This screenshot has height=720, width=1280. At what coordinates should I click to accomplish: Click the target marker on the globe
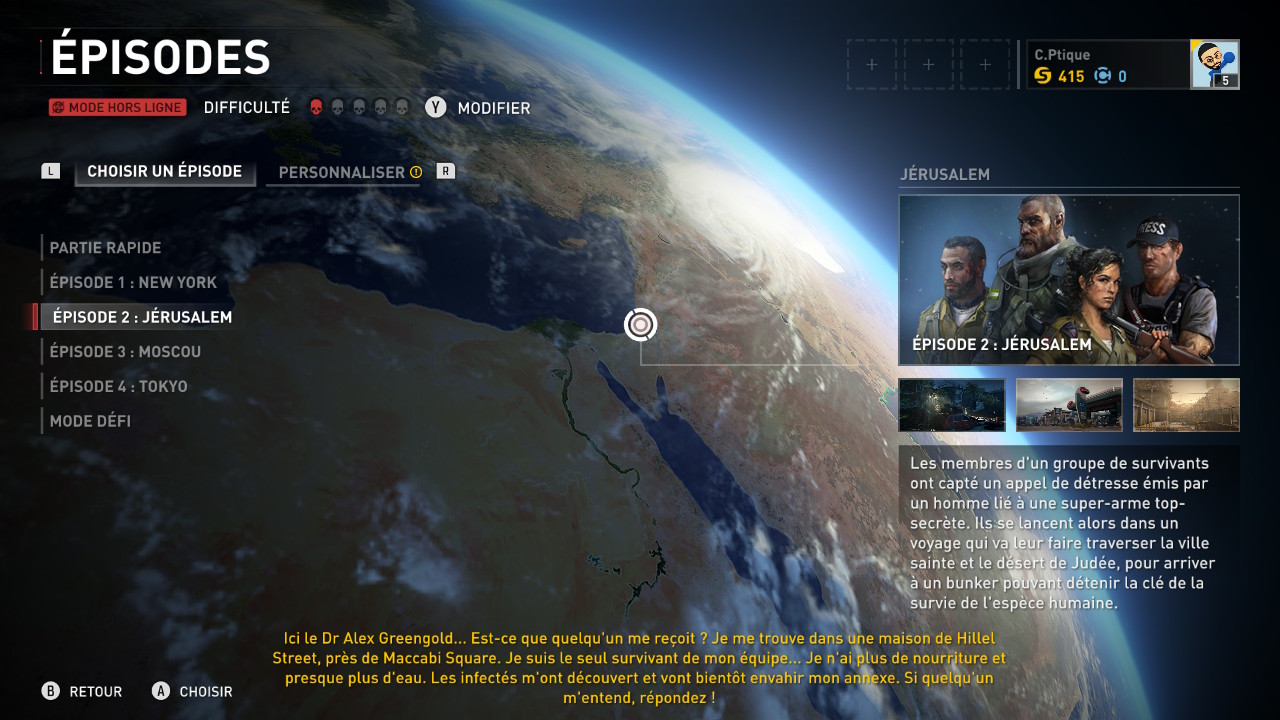tap(641, 324)
